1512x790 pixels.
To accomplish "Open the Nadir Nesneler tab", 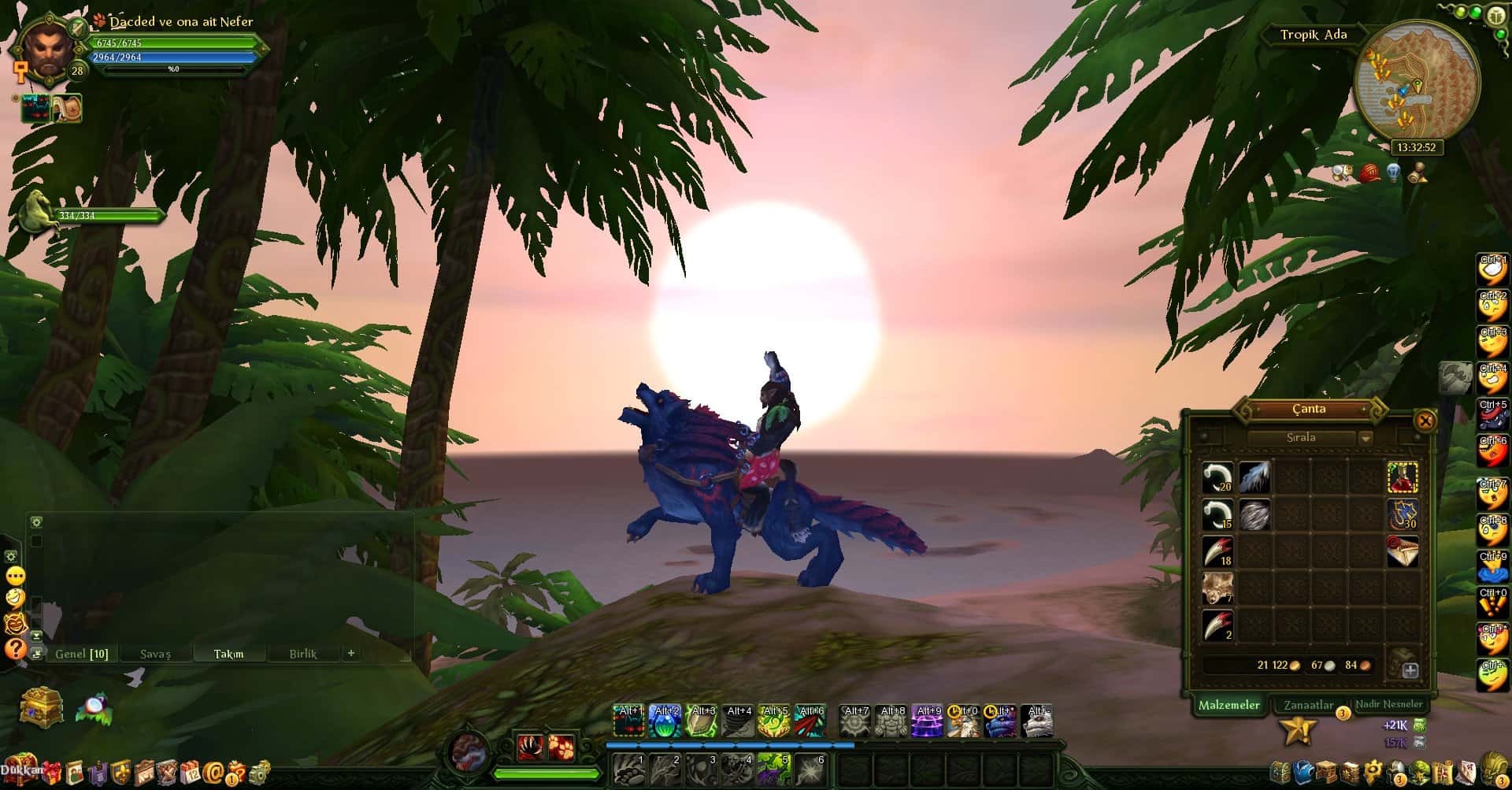I will (x=1388, y=704).
